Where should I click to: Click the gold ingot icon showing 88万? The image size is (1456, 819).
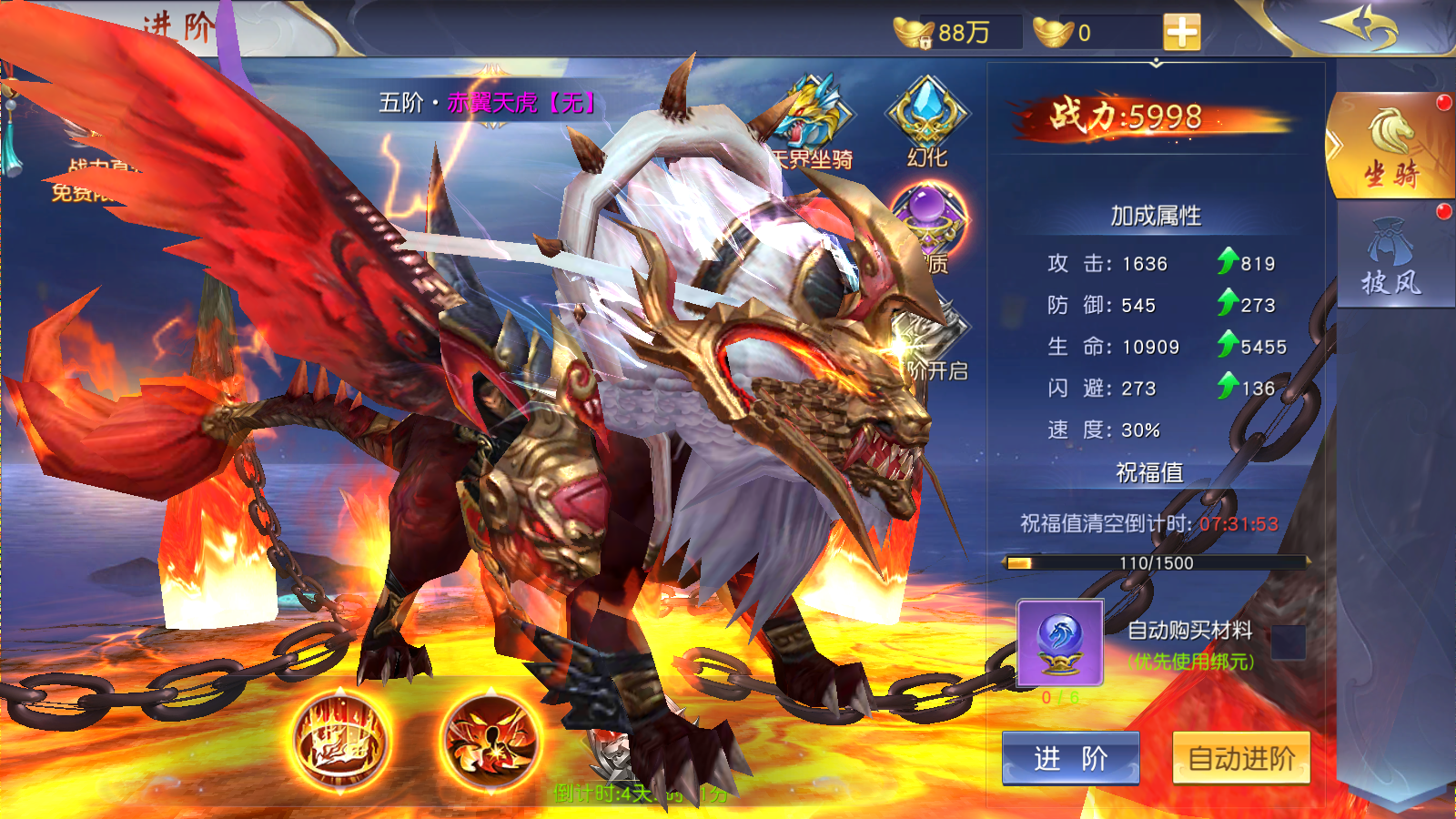pos(913,30)
